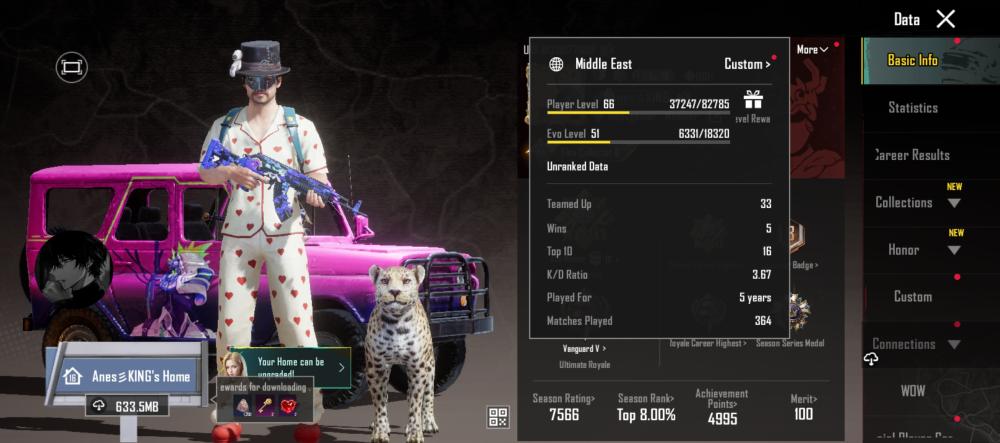The width and height of the screenshot is (1000, 443).
Task: Download the 633.5MB resource pack
Action: click(128, 406)
